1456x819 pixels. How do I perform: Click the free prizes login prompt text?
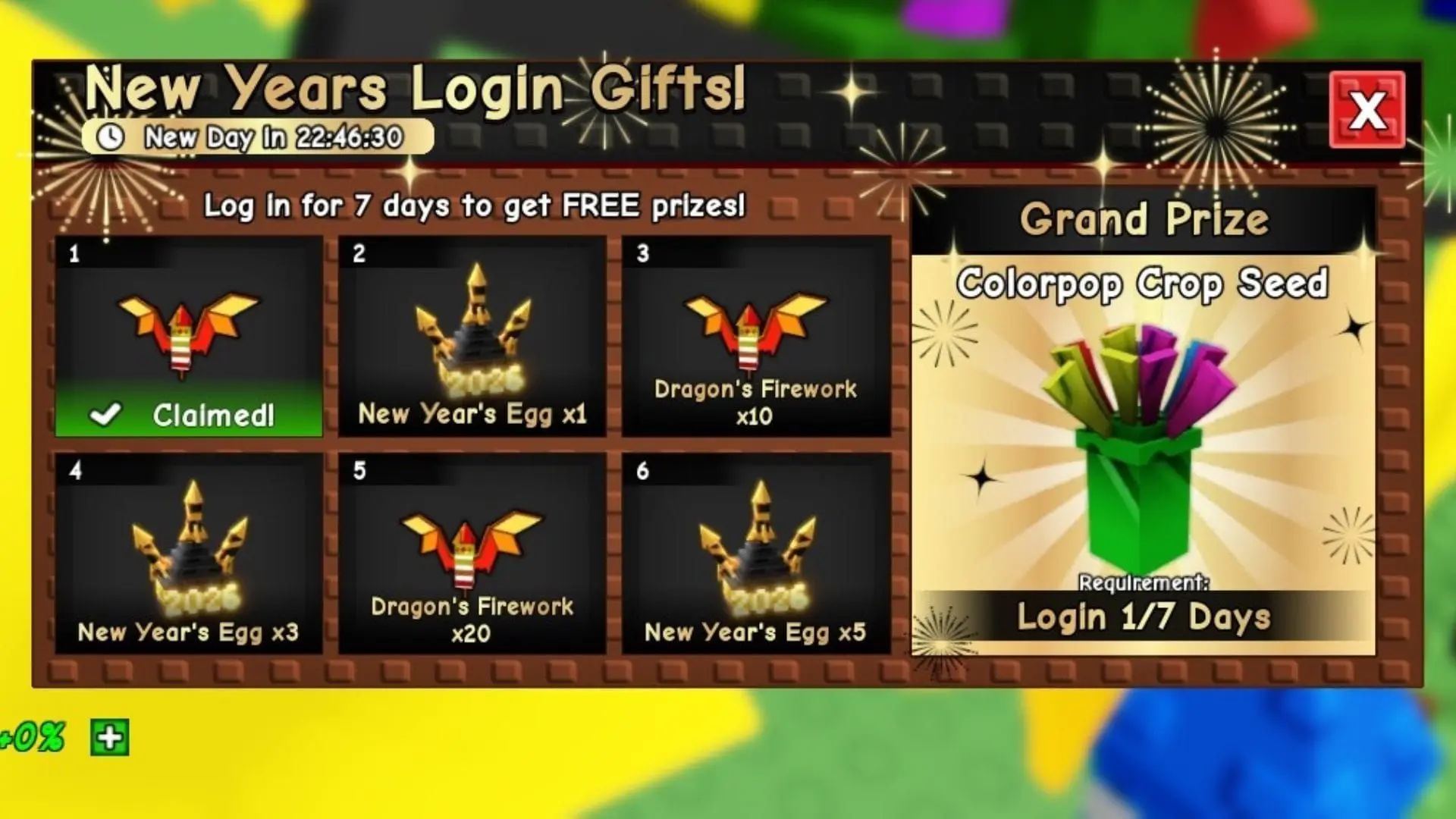(475, 206)
